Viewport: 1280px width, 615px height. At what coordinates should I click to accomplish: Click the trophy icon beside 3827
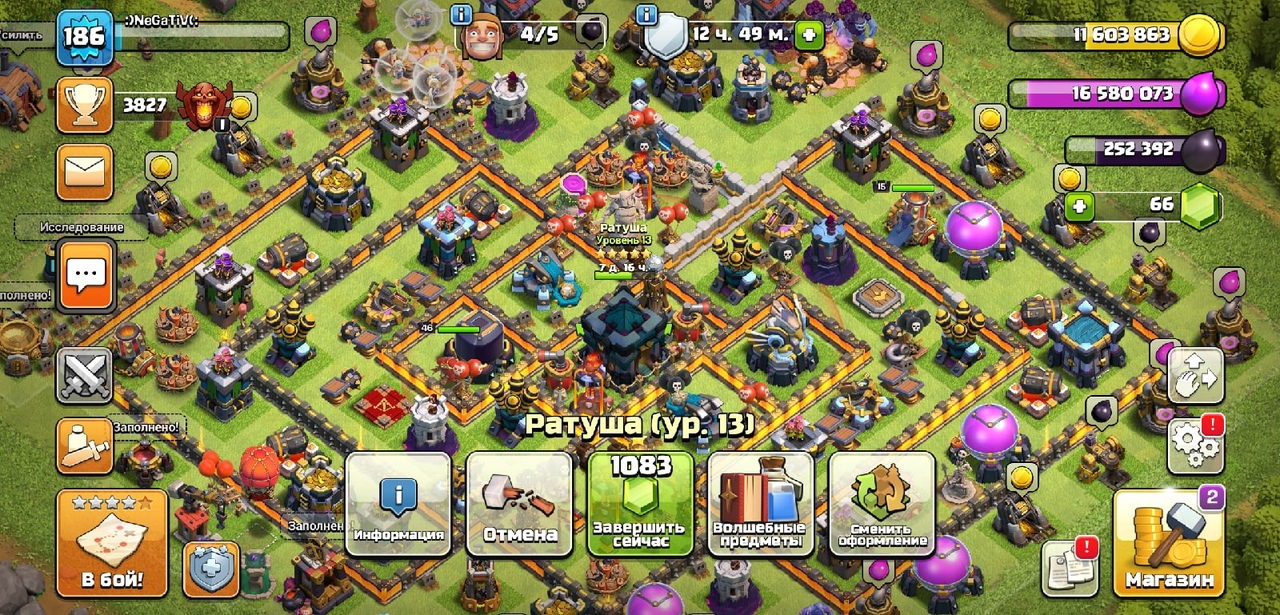click(85, 104)
